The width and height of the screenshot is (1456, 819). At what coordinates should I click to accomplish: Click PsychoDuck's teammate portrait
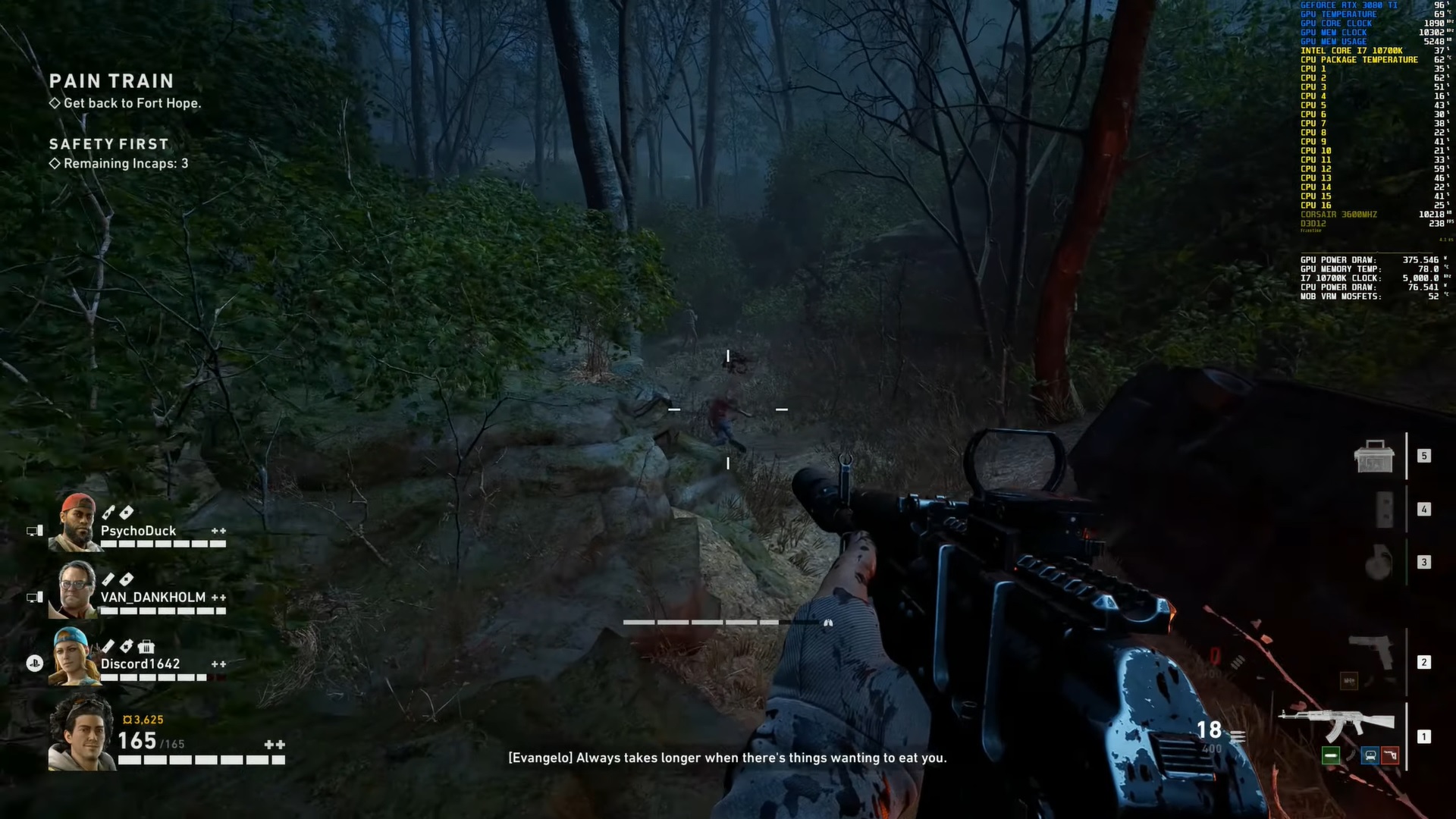(74, 522)
